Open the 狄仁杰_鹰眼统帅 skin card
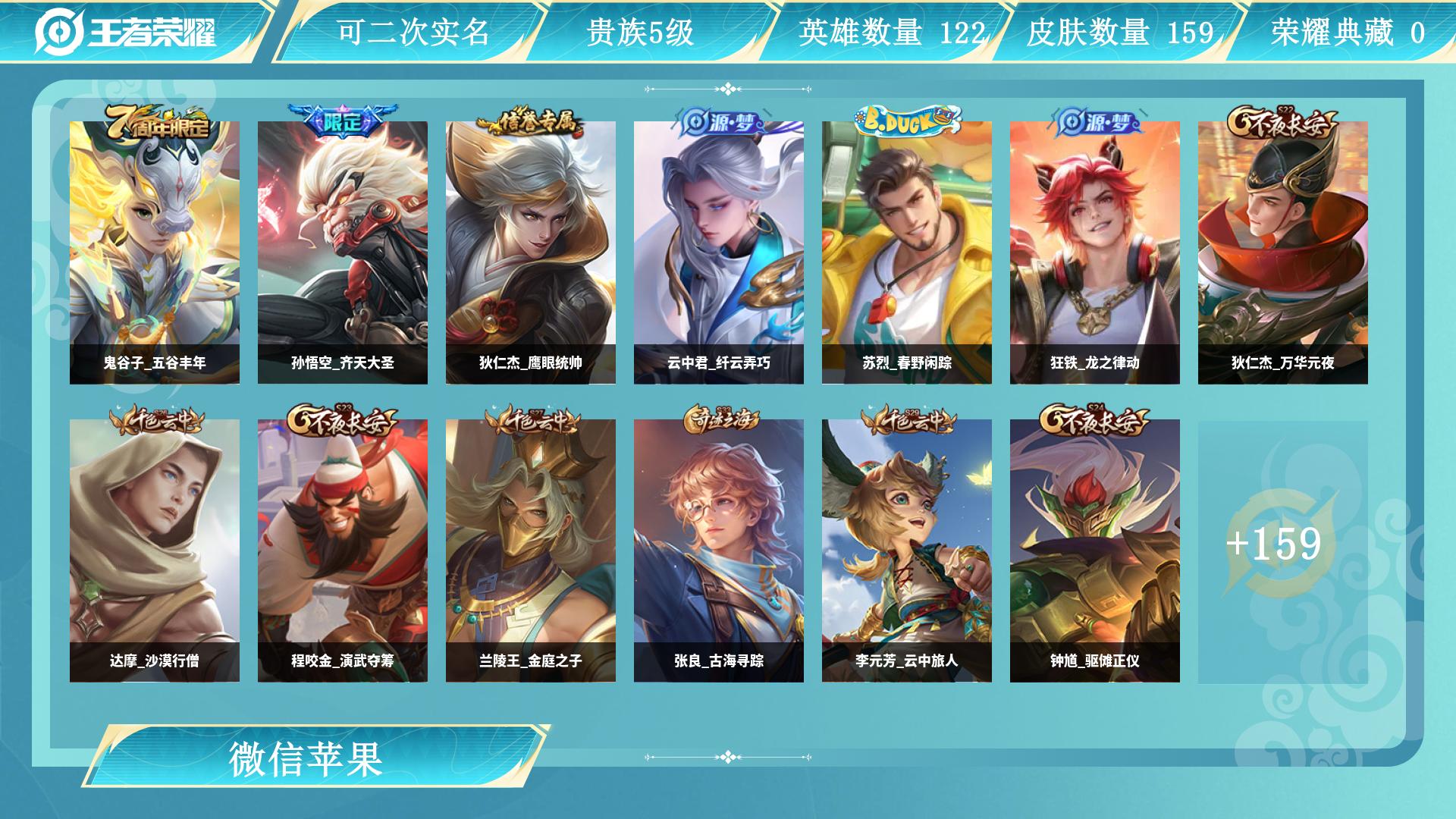Screen dimensions: 1456x819 coord(531,253)
